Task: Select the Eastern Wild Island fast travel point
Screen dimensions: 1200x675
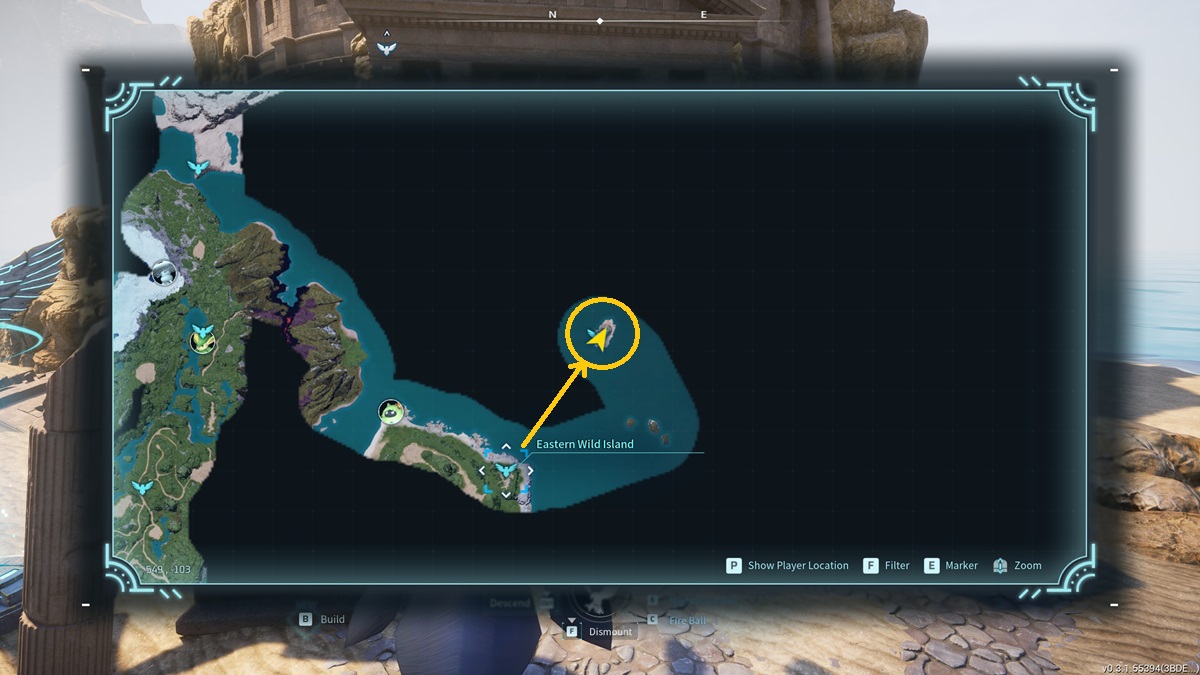Action: (x=506, y=469)
